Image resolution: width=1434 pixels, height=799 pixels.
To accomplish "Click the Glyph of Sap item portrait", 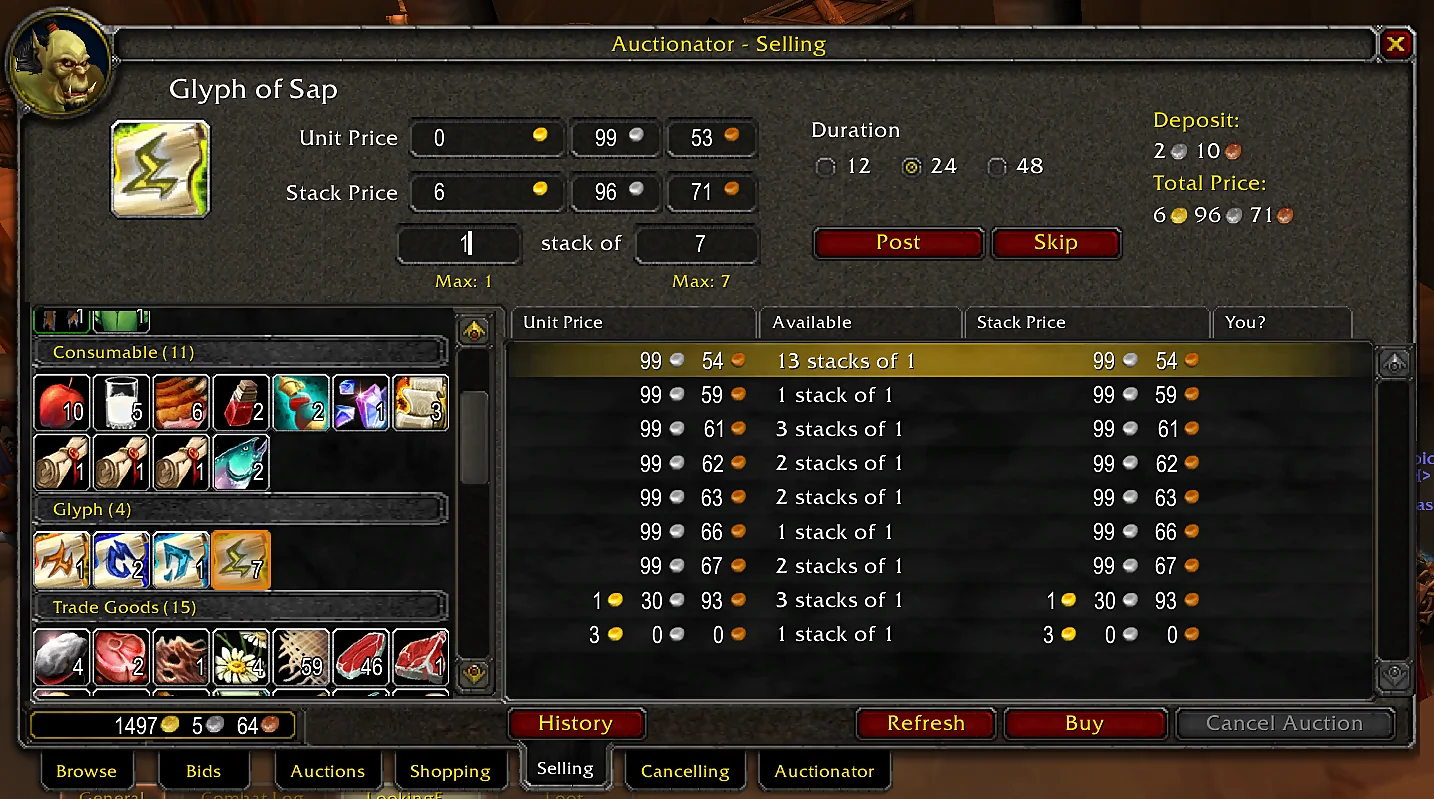I will (x=160, y=166).
